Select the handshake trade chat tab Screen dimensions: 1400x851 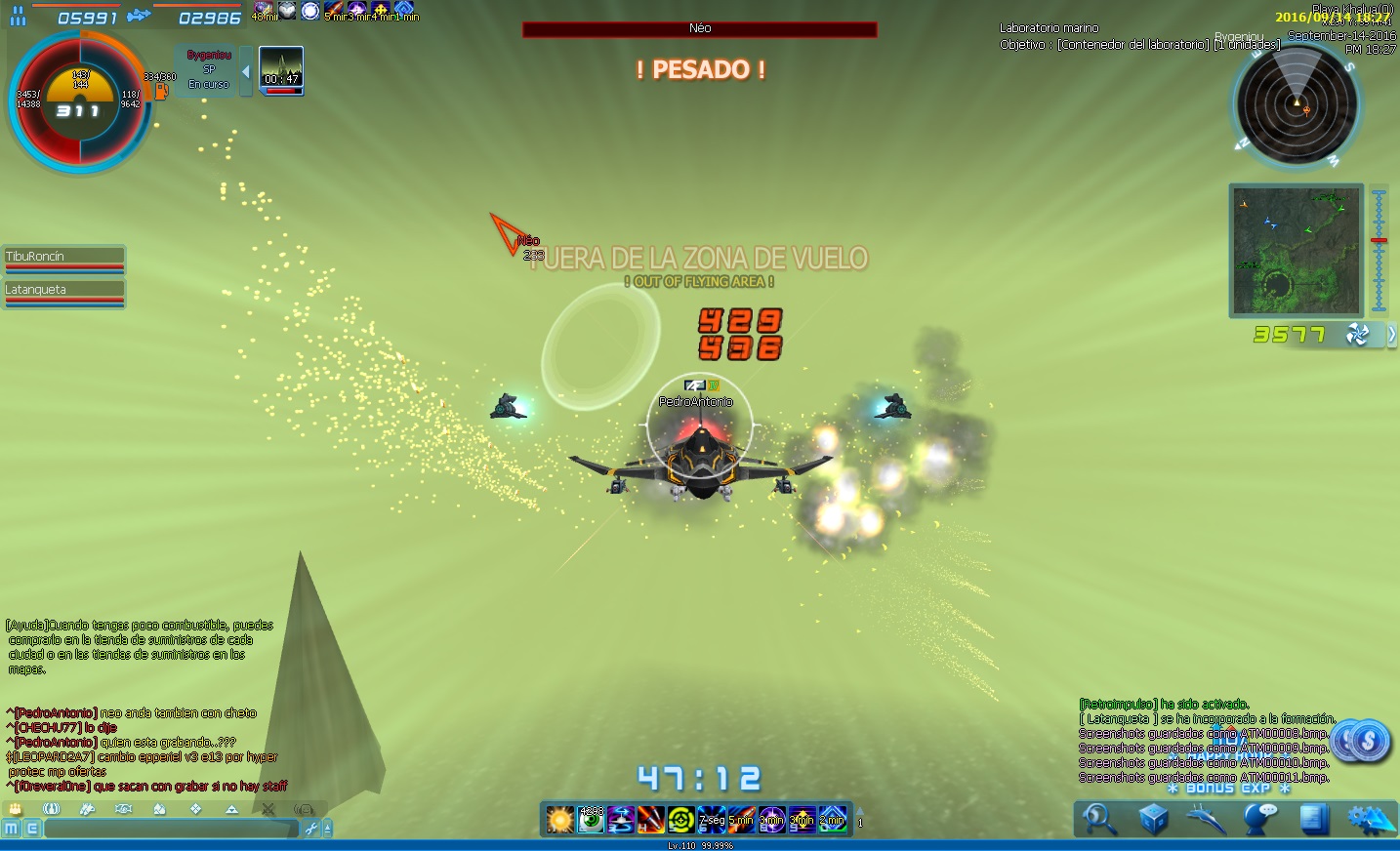pos(123,809)
